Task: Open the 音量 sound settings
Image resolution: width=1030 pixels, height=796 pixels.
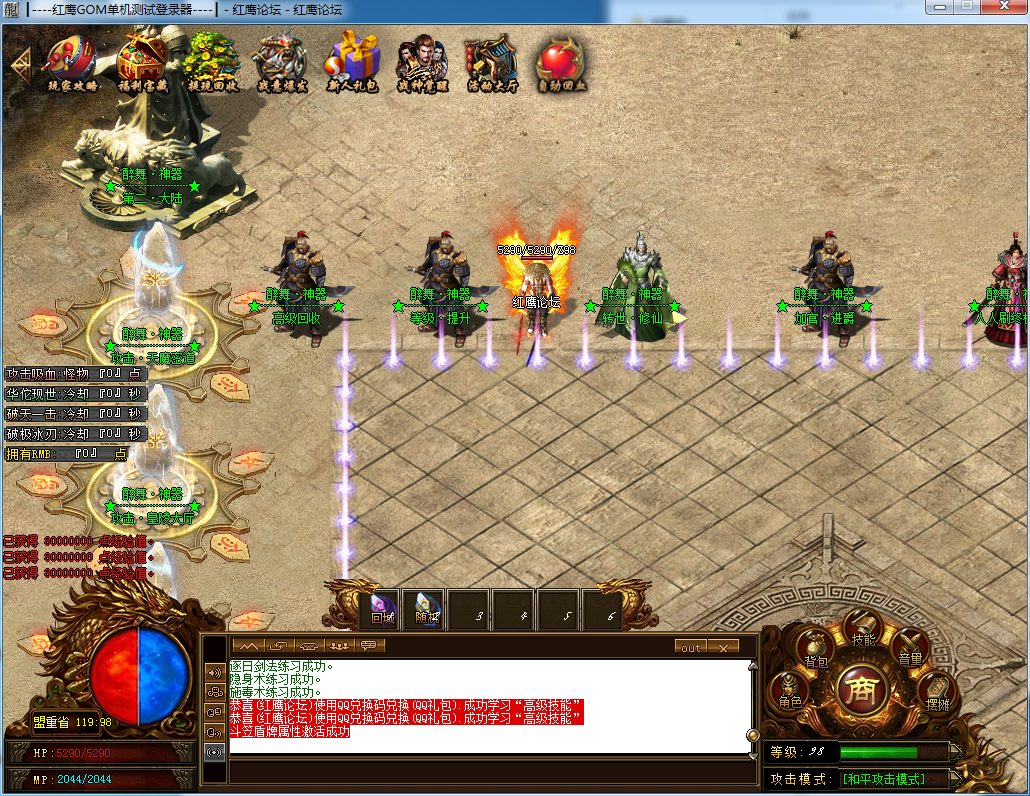Action: click(910, 651)
